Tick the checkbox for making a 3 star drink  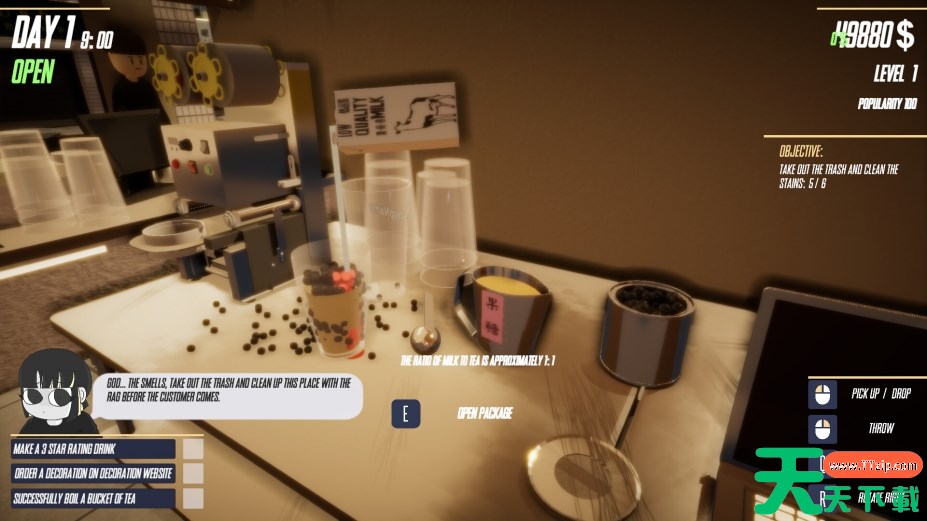click(194, 449)
